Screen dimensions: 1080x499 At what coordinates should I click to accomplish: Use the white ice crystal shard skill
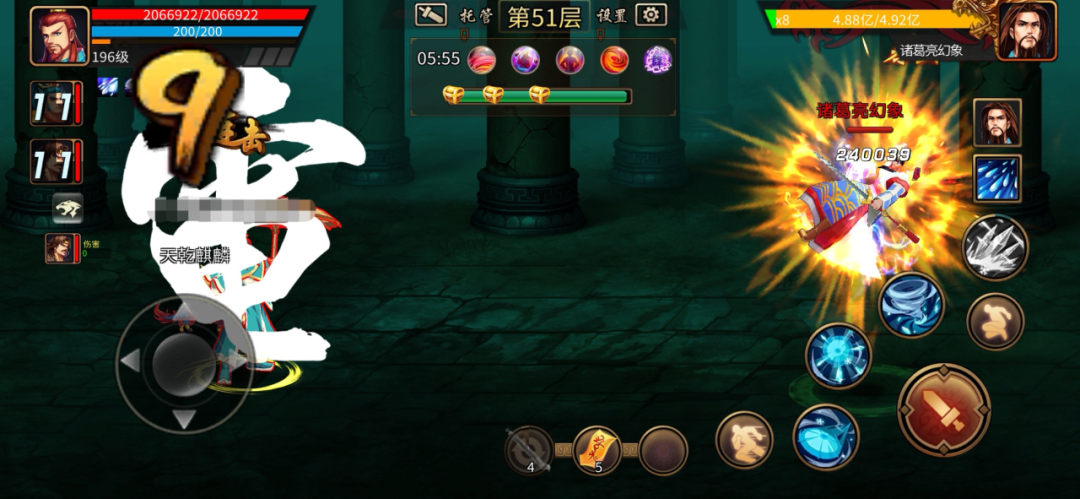(995, 248)
